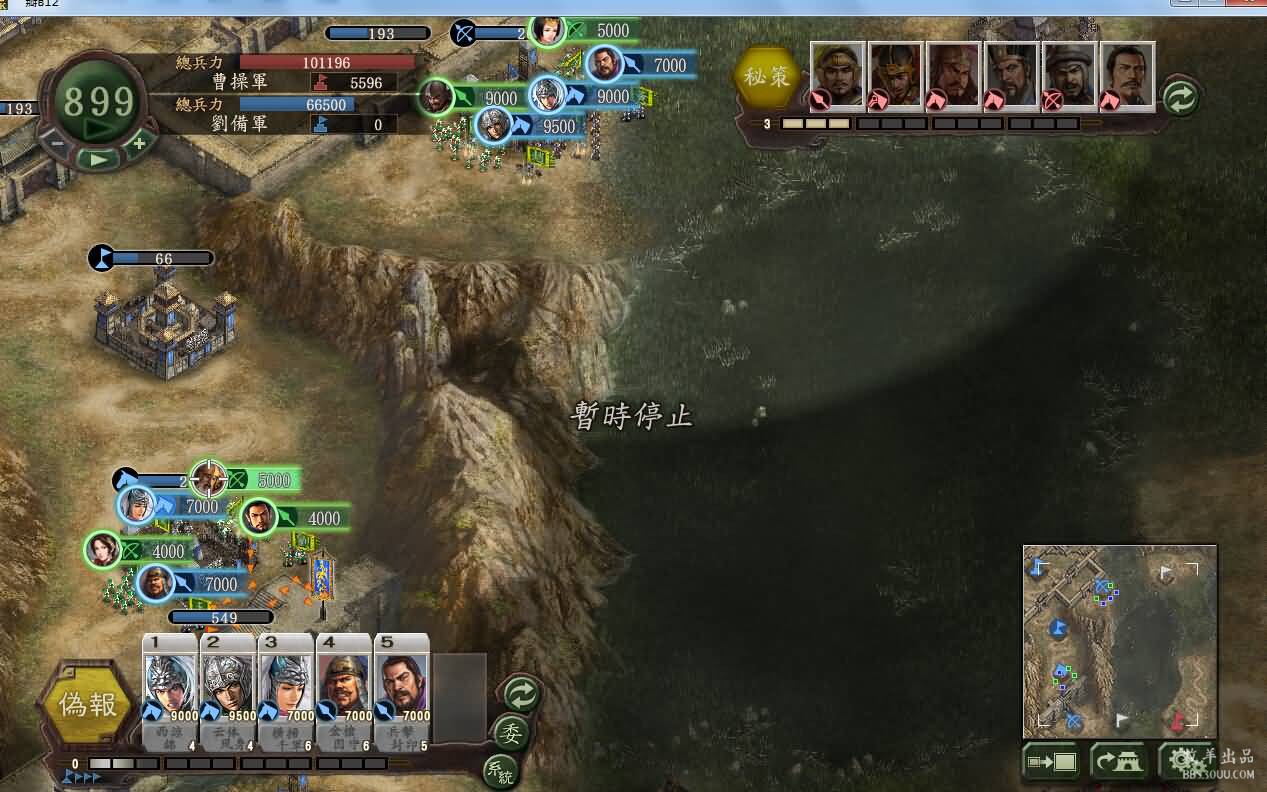Cycle the player officer cards with the green arrows

tap(521, 693)
